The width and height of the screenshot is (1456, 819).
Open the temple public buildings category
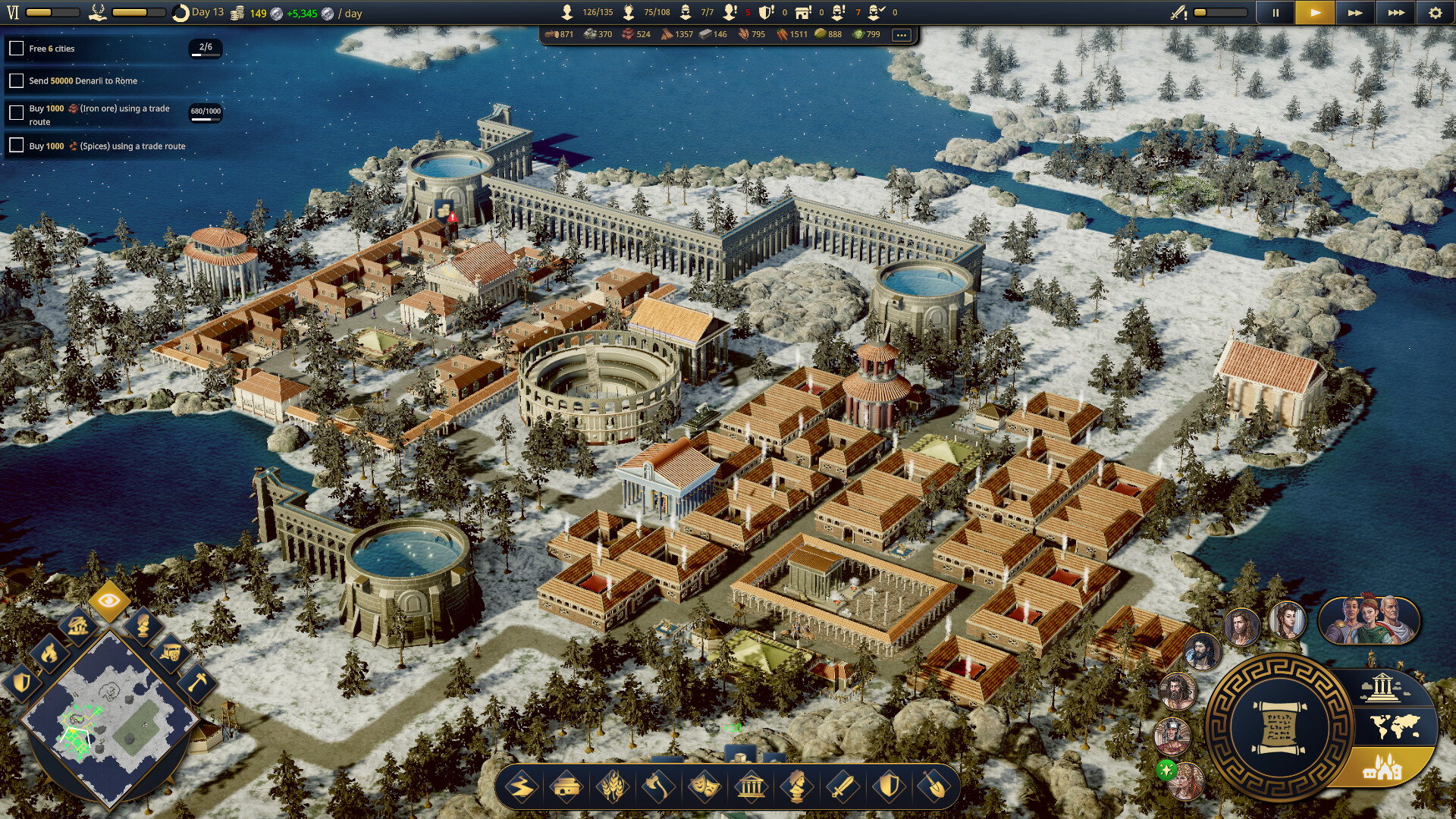tap(751, 787)
